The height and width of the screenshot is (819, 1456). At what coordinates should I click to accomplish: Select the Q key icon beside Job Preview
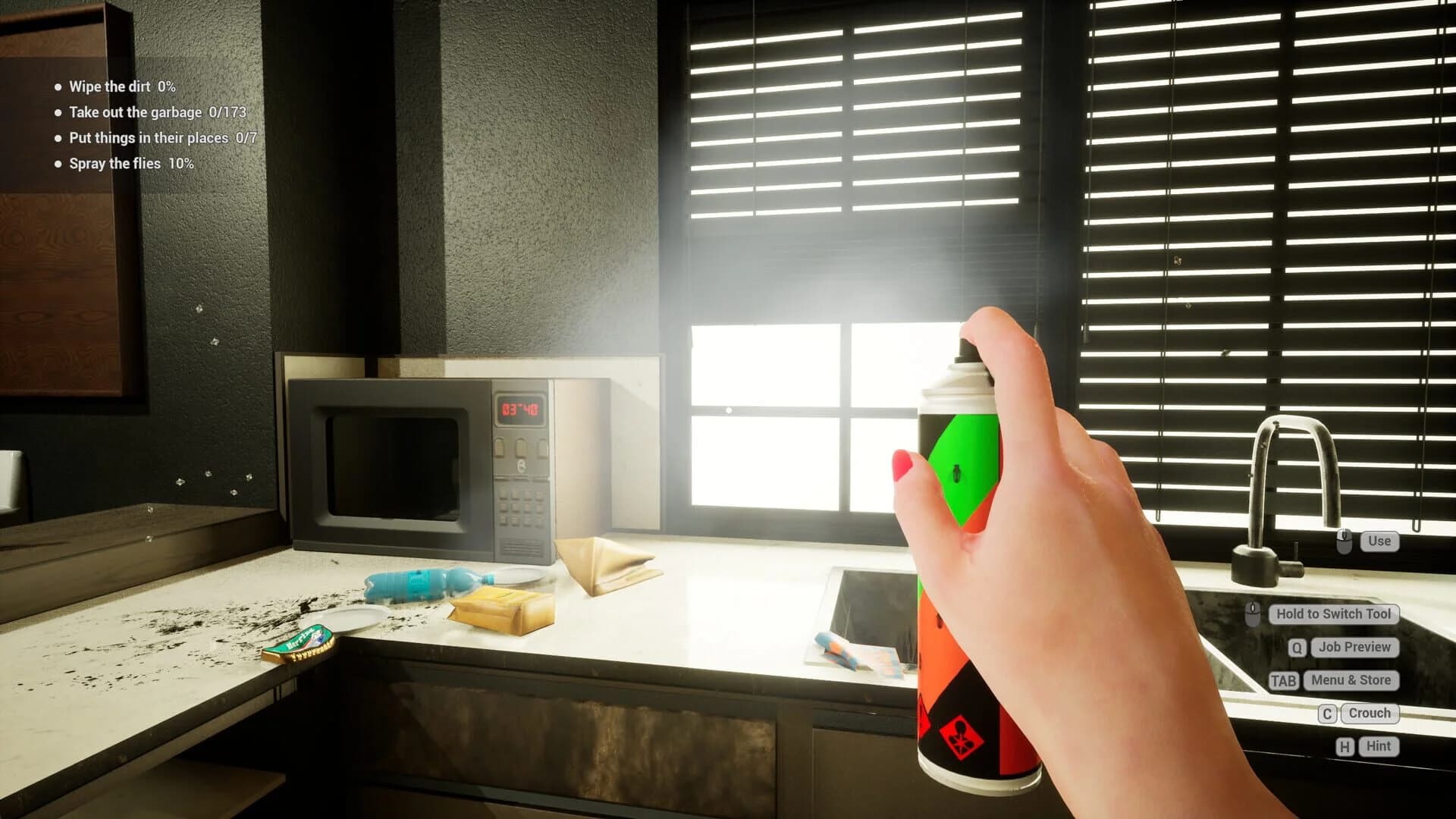[1298, 647]
